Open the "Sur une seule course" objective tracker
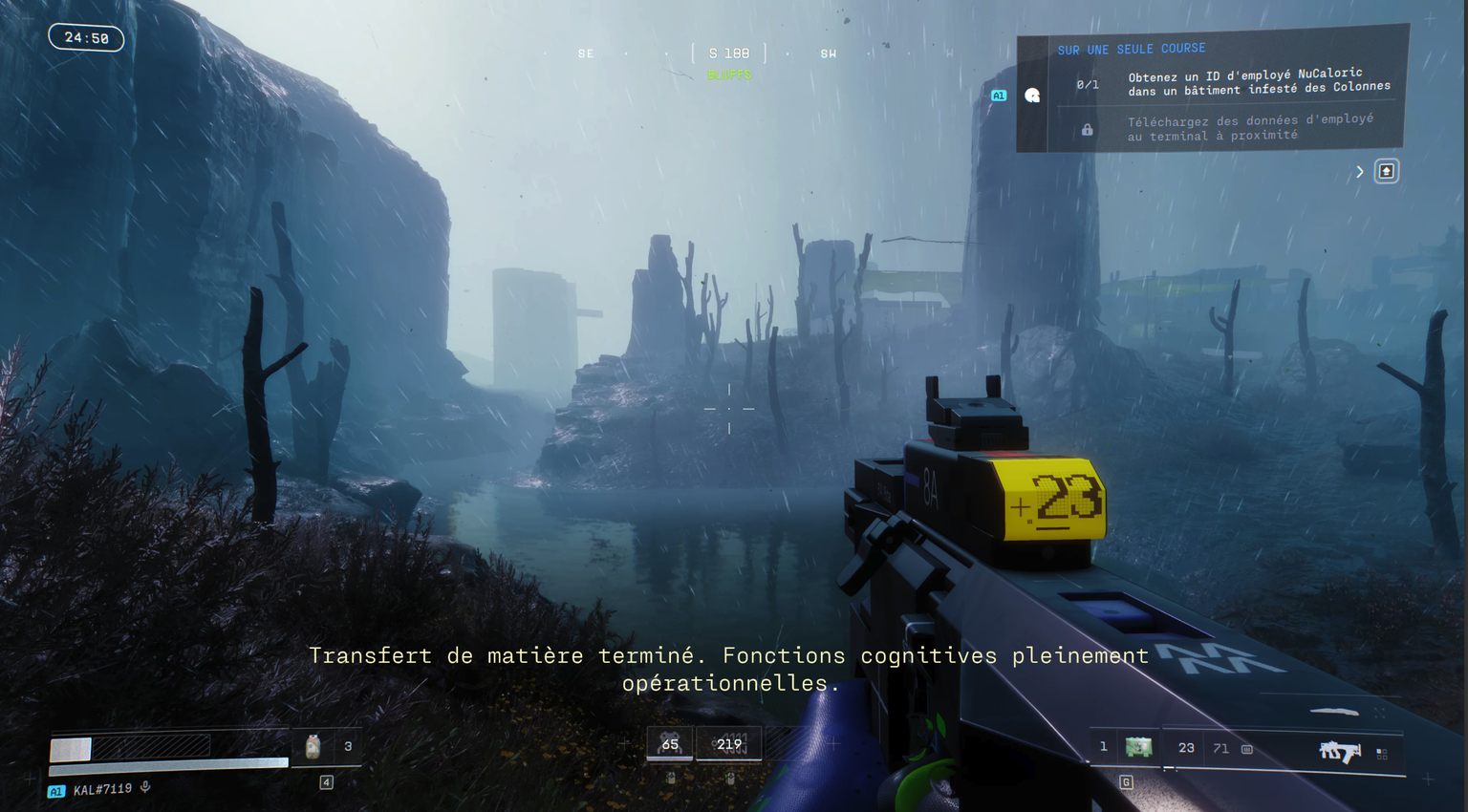Viewport: 1468px width, 812px height. tap(1131, 49)
